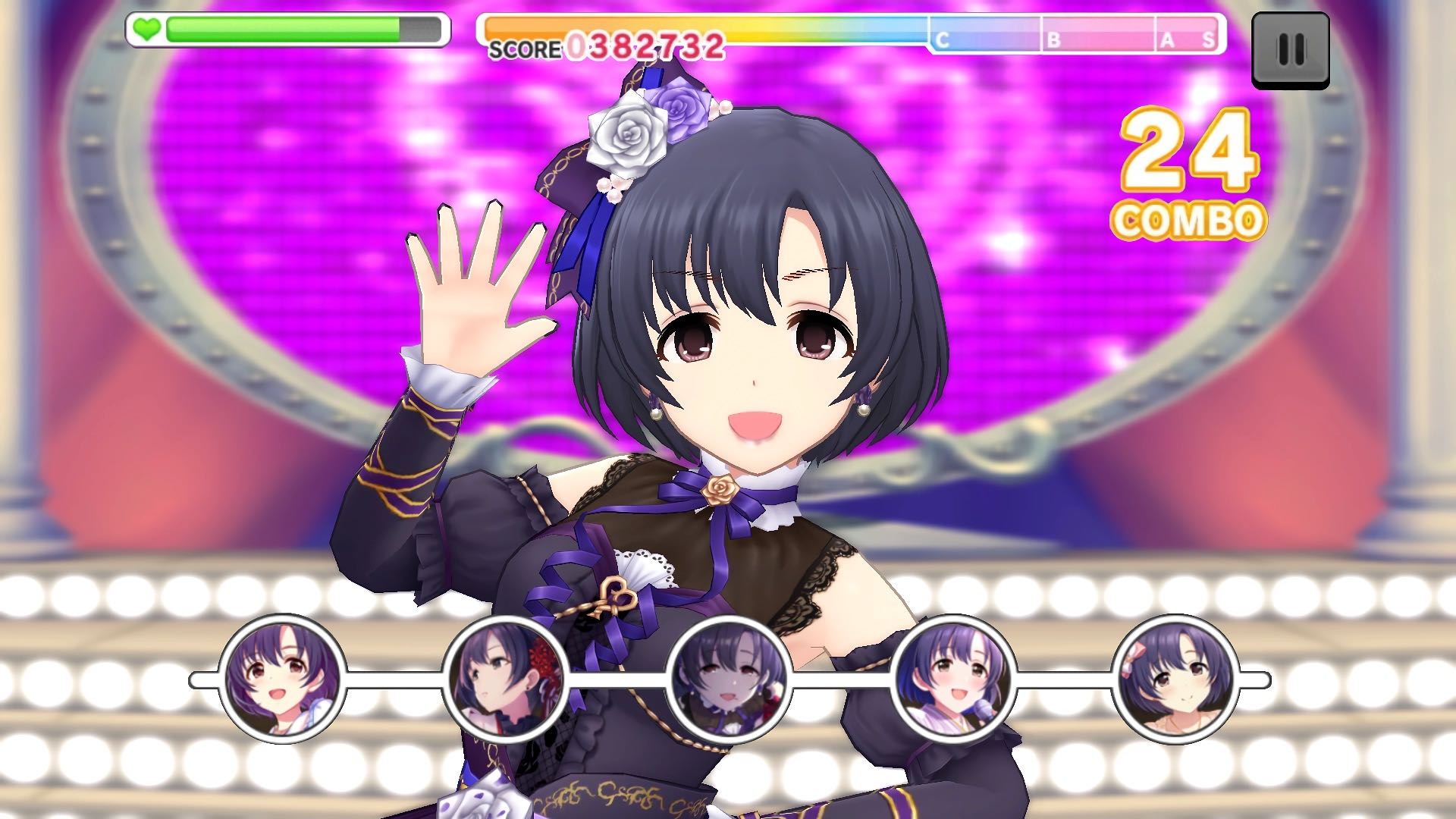Tap the portrait holding a microphone

click(953, 679)
